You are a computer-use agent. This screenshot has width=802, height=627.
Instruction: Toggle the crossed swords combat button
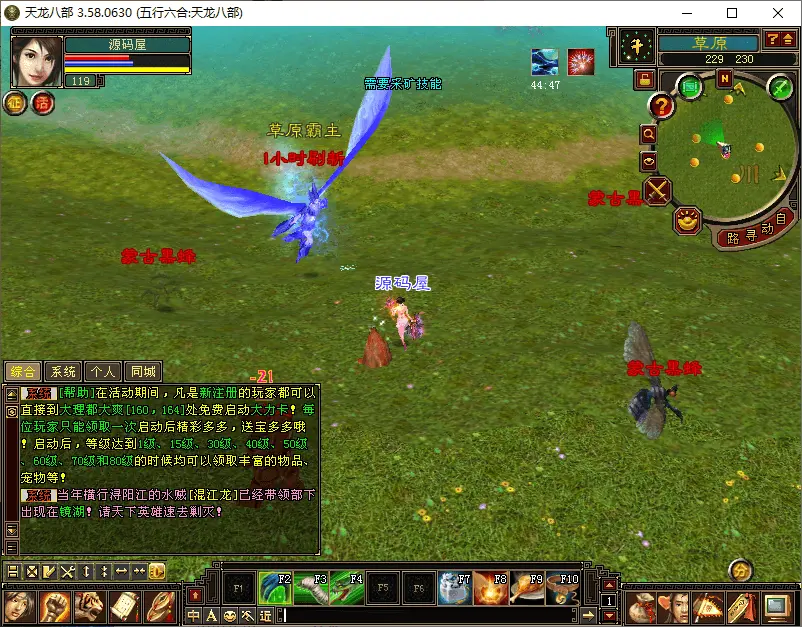coord(658,190)
